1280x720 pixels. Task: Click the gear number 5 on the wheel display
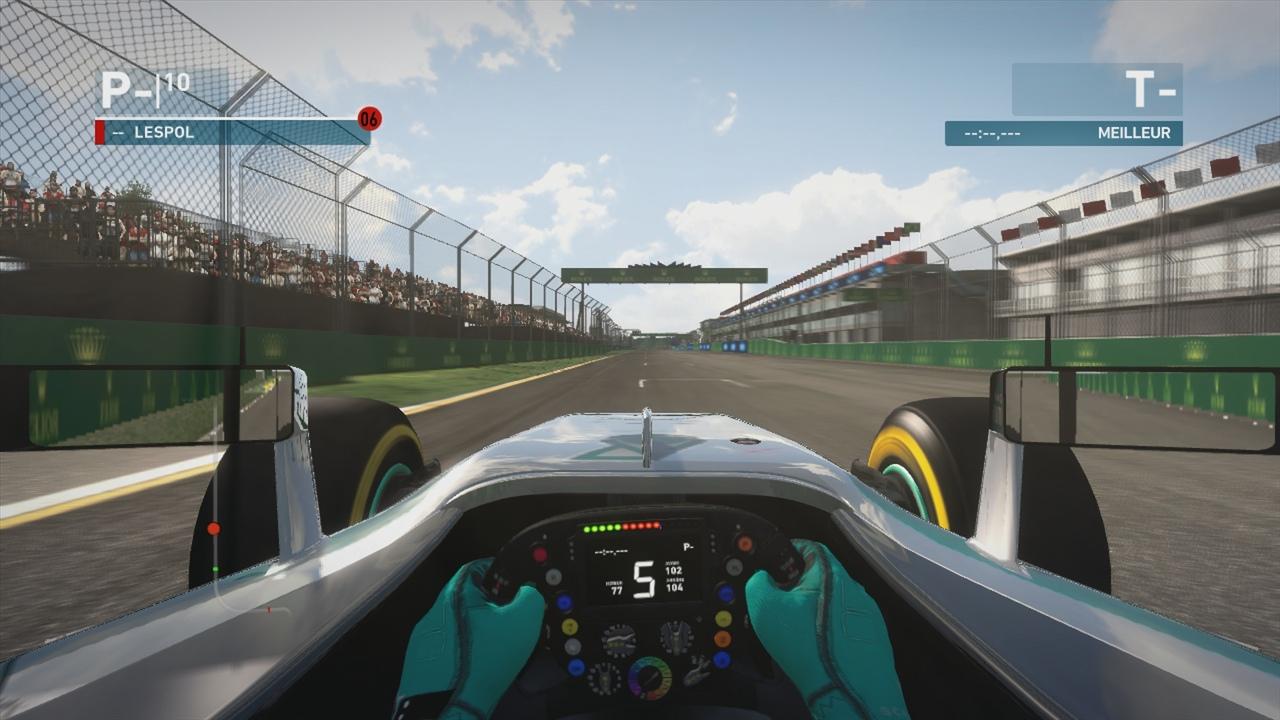click(x=645, y=578)
